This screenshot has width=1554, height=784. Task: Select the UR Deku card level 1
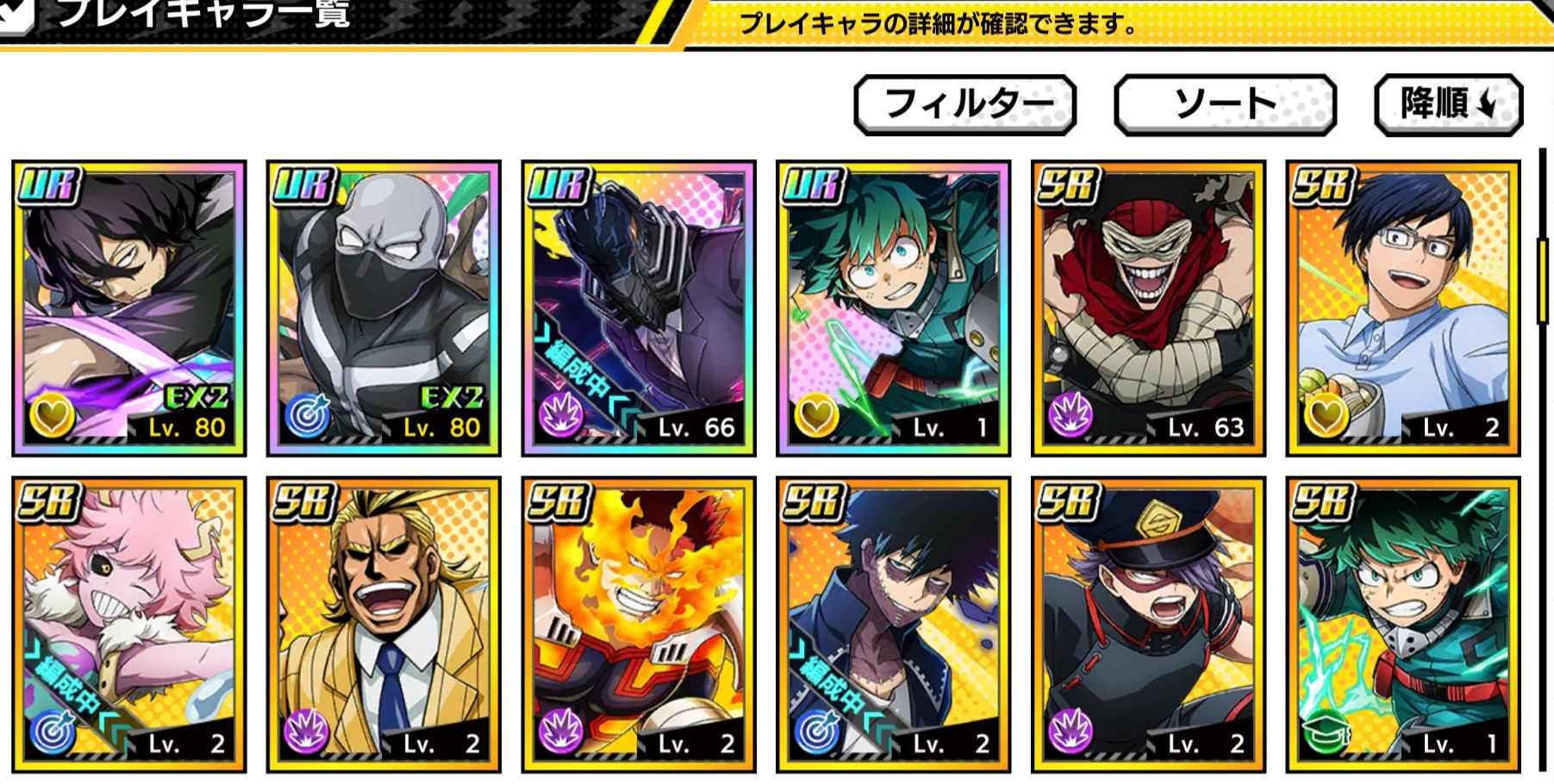pos(894,308)
